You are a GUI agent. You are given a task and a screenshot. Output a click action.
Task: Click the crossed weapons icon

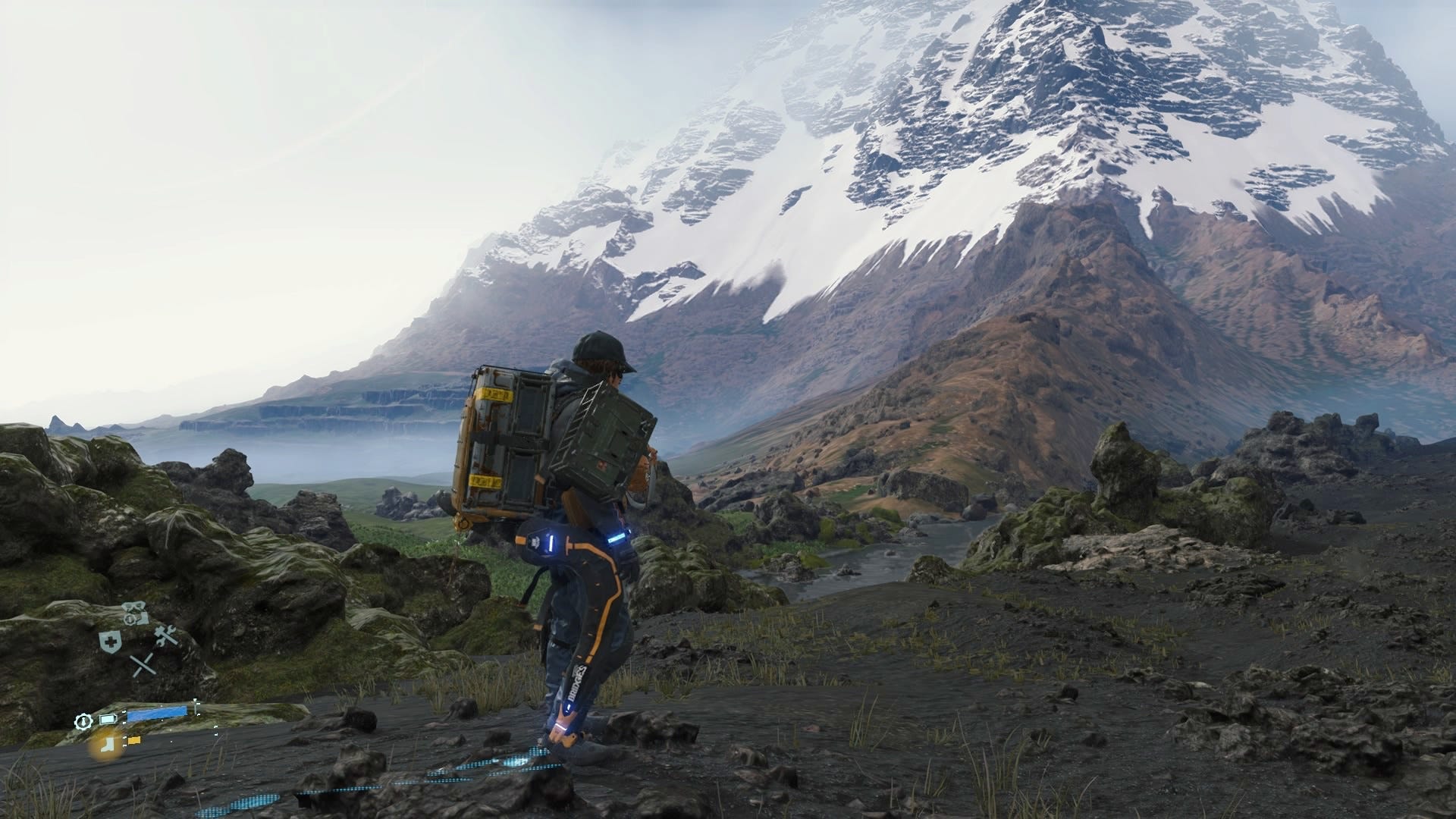point(143,664)
